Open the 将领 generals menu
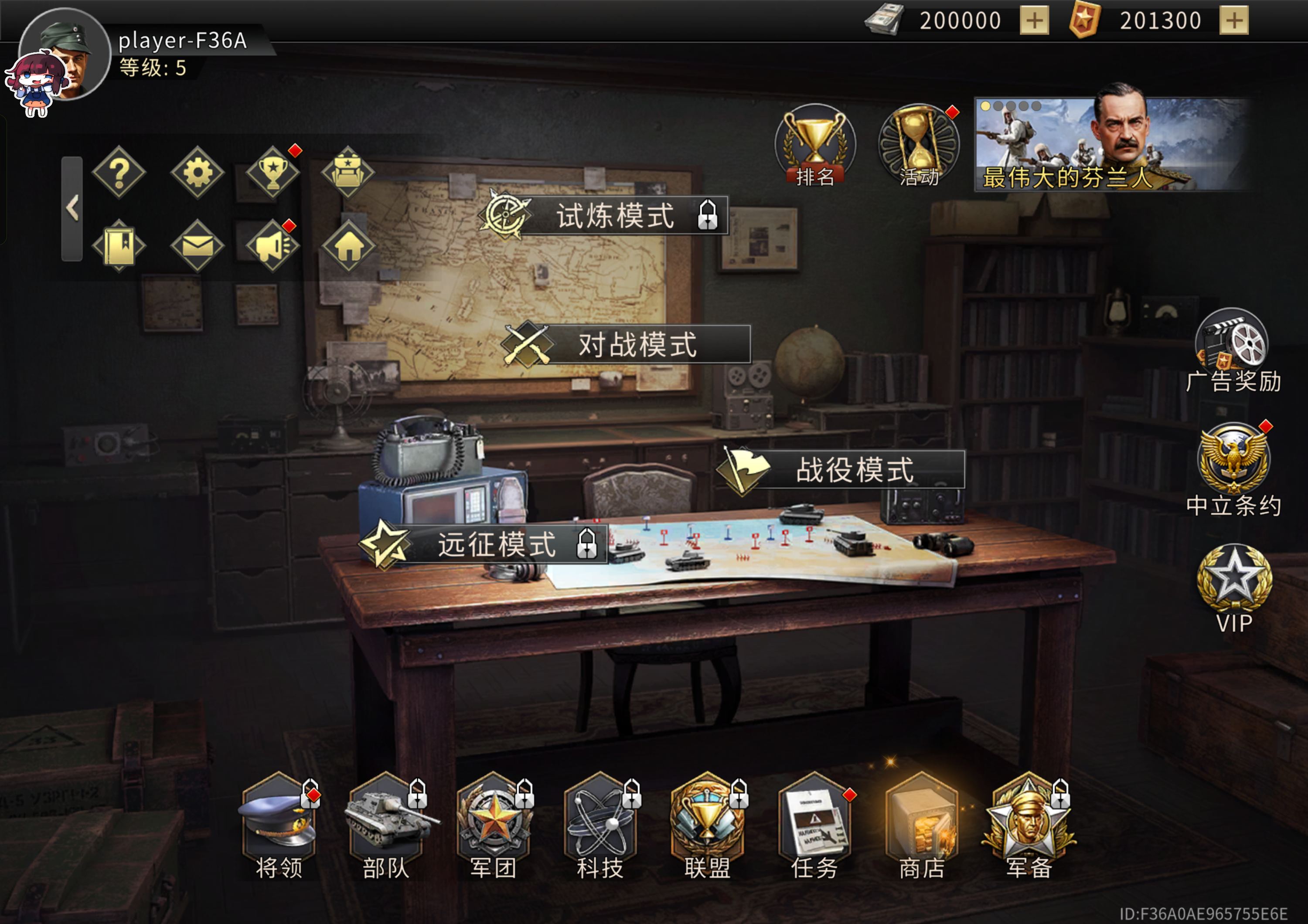This screenshot has height=924, width=1308. click(x=279, y=822)
